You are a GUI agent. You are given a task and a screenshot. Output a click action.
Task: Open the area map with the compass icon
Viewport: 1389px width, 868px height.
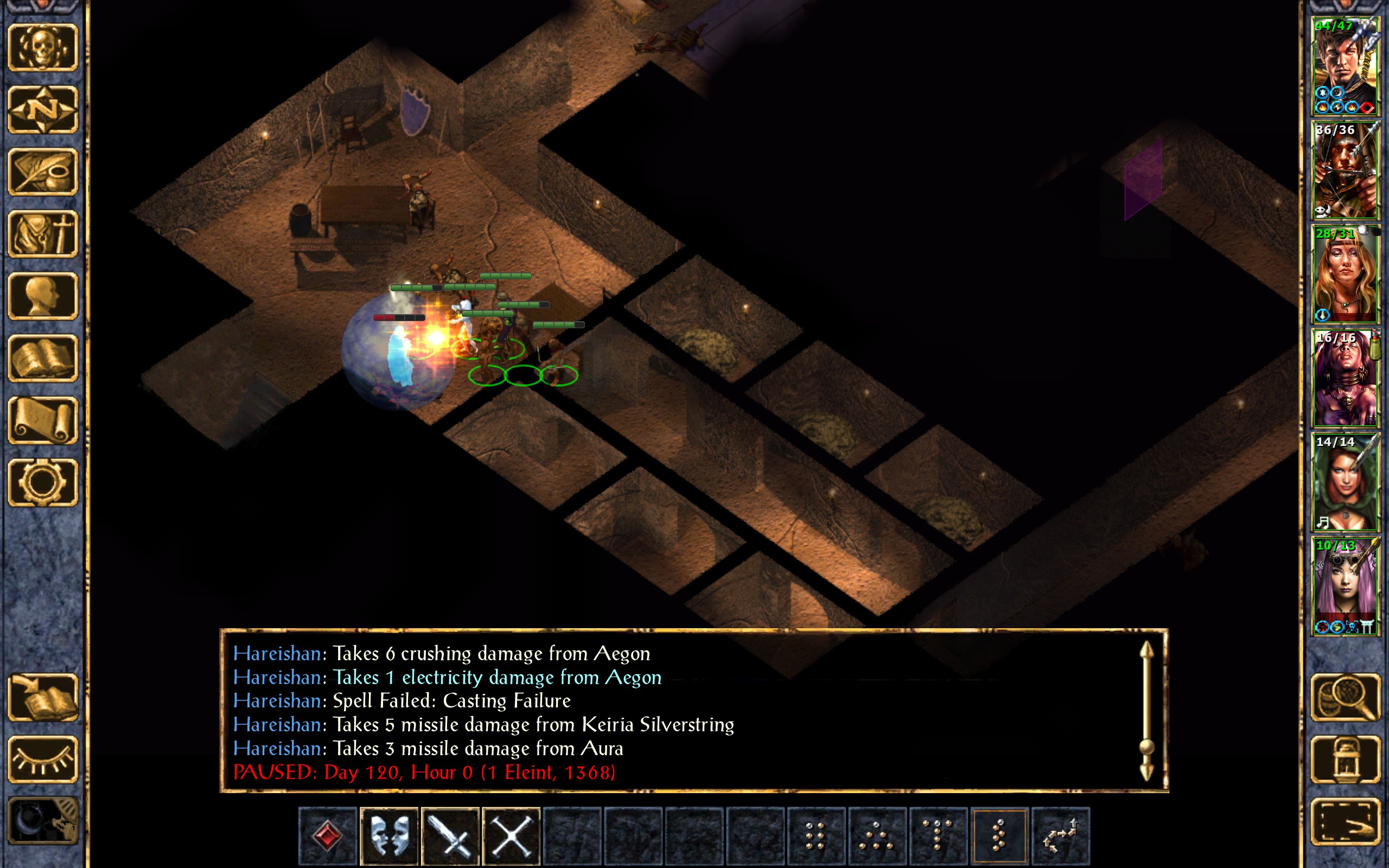42,110
